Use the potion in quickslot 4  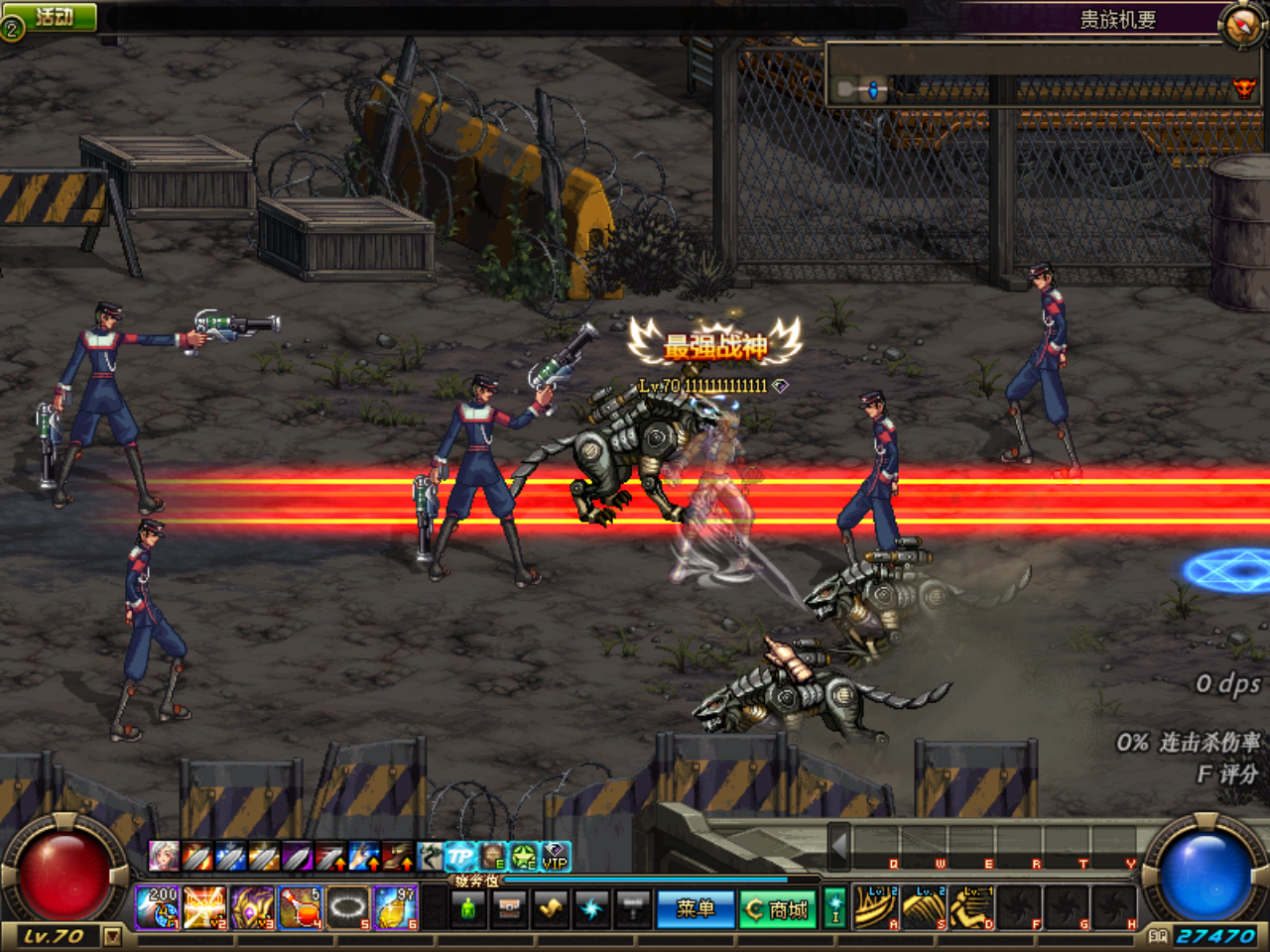pos(300,908)
